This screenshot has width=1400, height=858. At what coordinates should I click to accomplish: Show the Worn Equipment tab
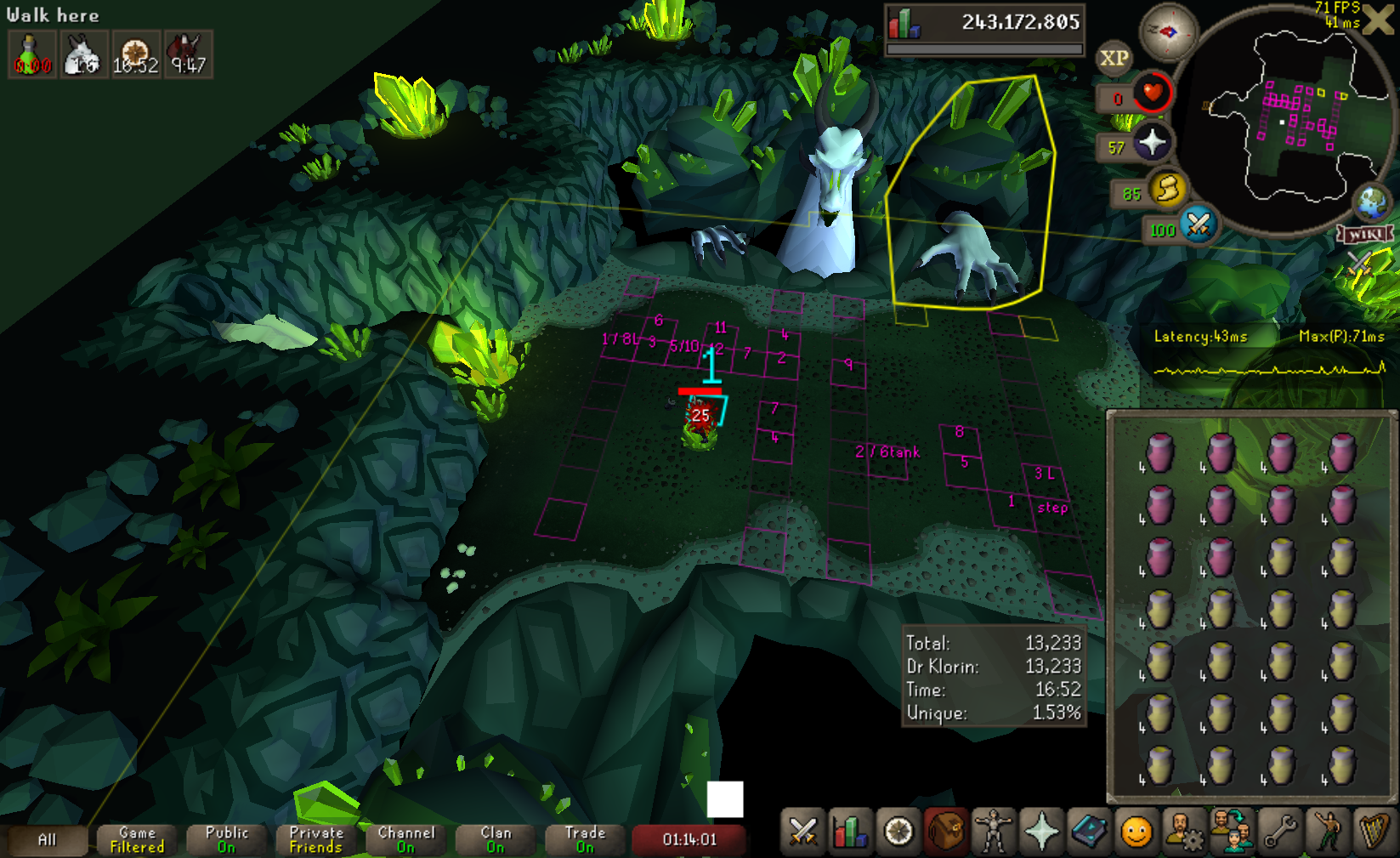tap(993, 832)
